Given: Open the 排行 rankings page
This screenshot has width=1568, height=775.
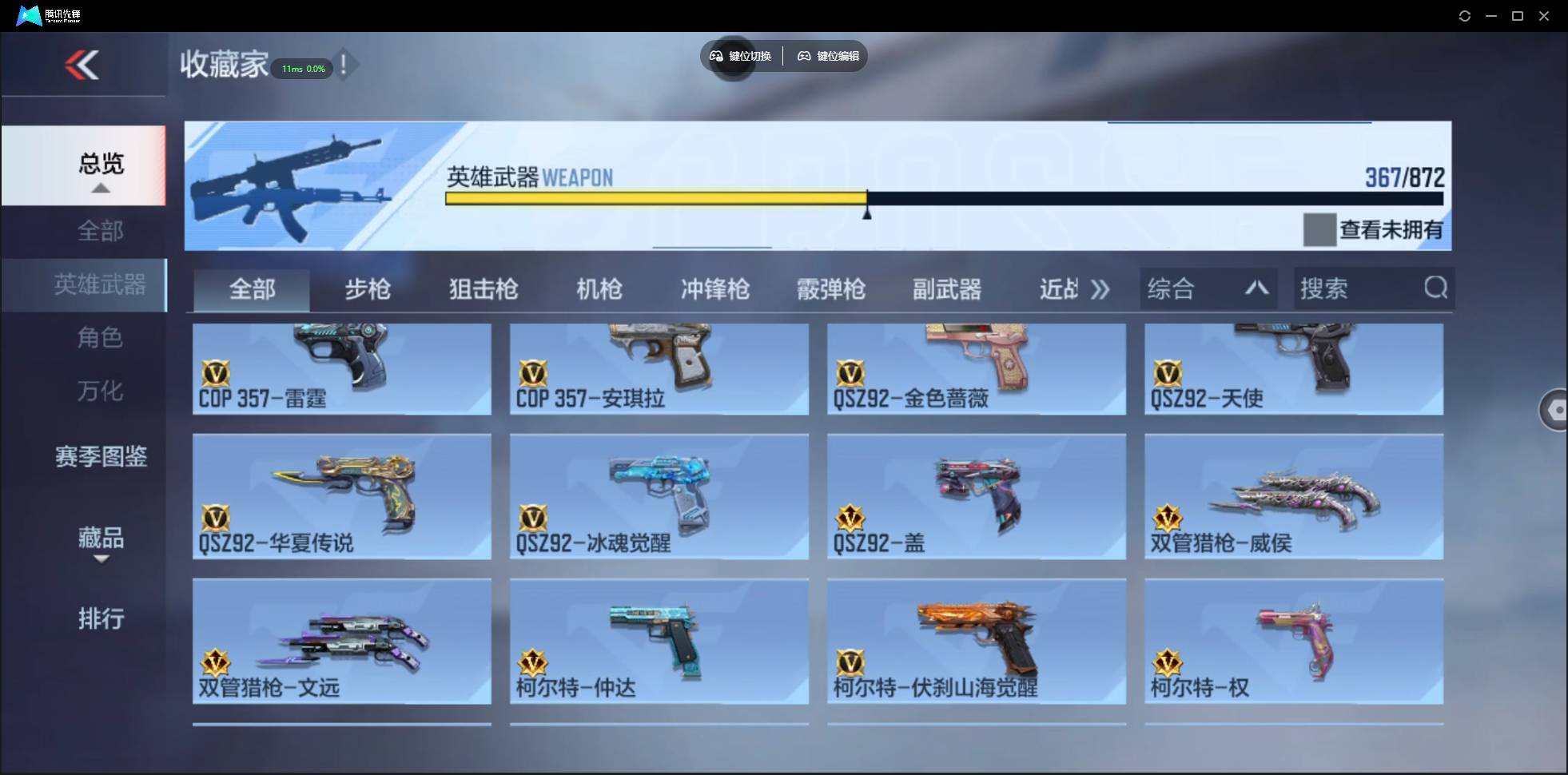Looking at the screenshot, I should click(x=101, y=619).
